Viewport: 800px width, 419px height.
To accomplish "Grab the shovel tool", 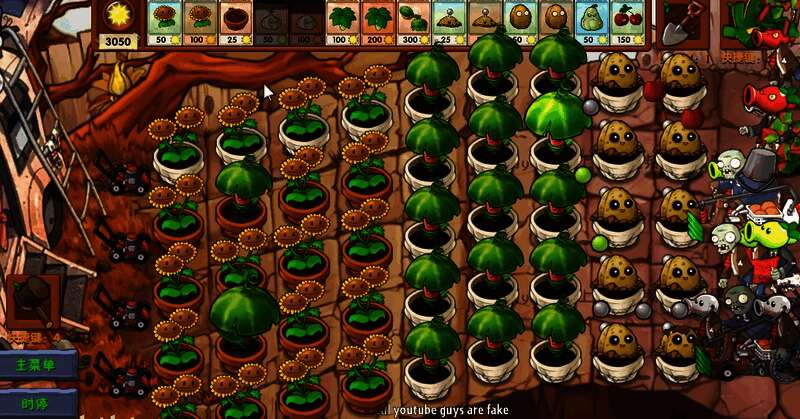I will click(x=680, y=23).
